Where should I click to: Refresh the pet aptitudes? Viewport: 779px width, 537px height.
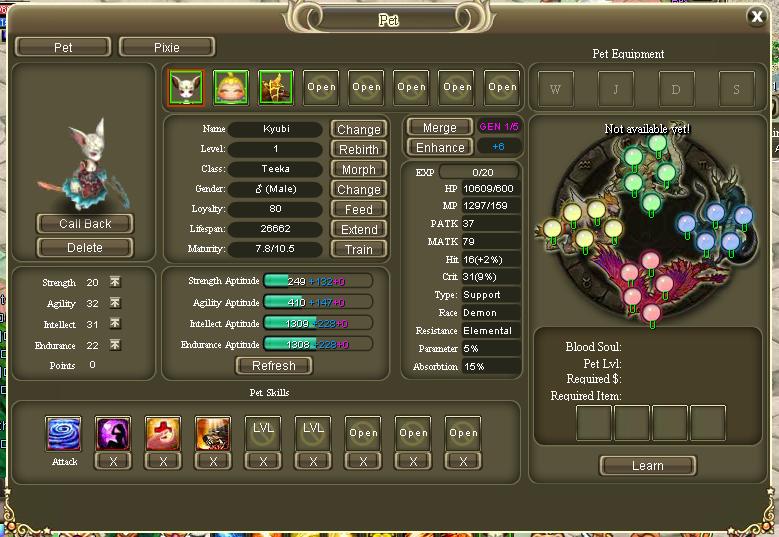pos(273,366)
